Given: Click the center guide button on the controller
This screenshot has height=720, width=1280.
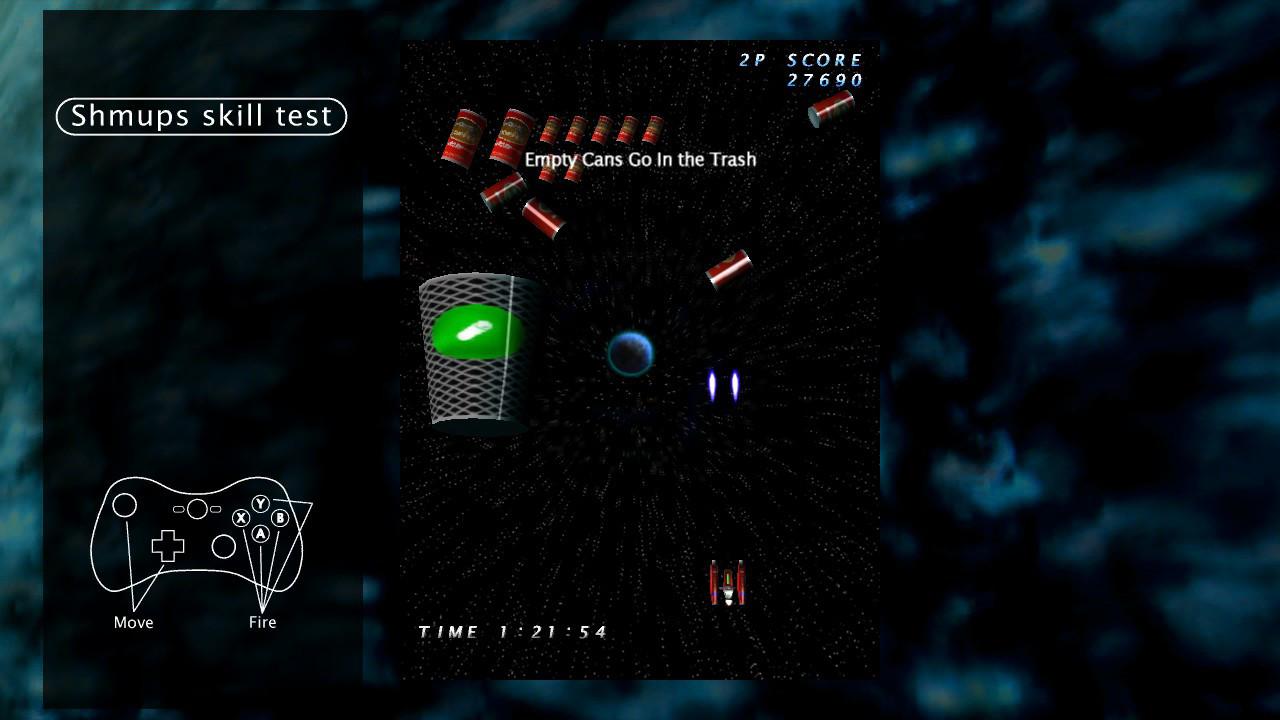Looking at the screenshot, I should coord(197,508).
